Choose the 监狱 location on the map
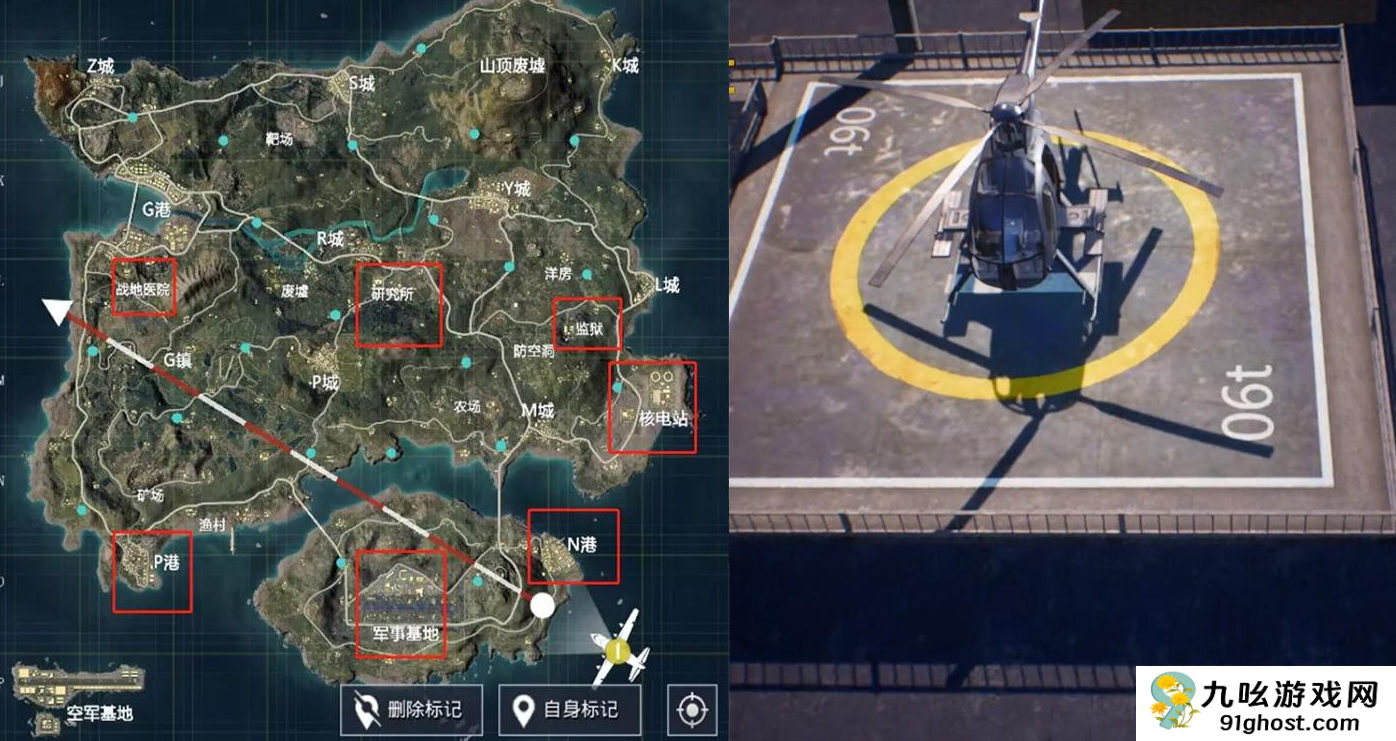The image size is (1396, 741). point(587,324)
